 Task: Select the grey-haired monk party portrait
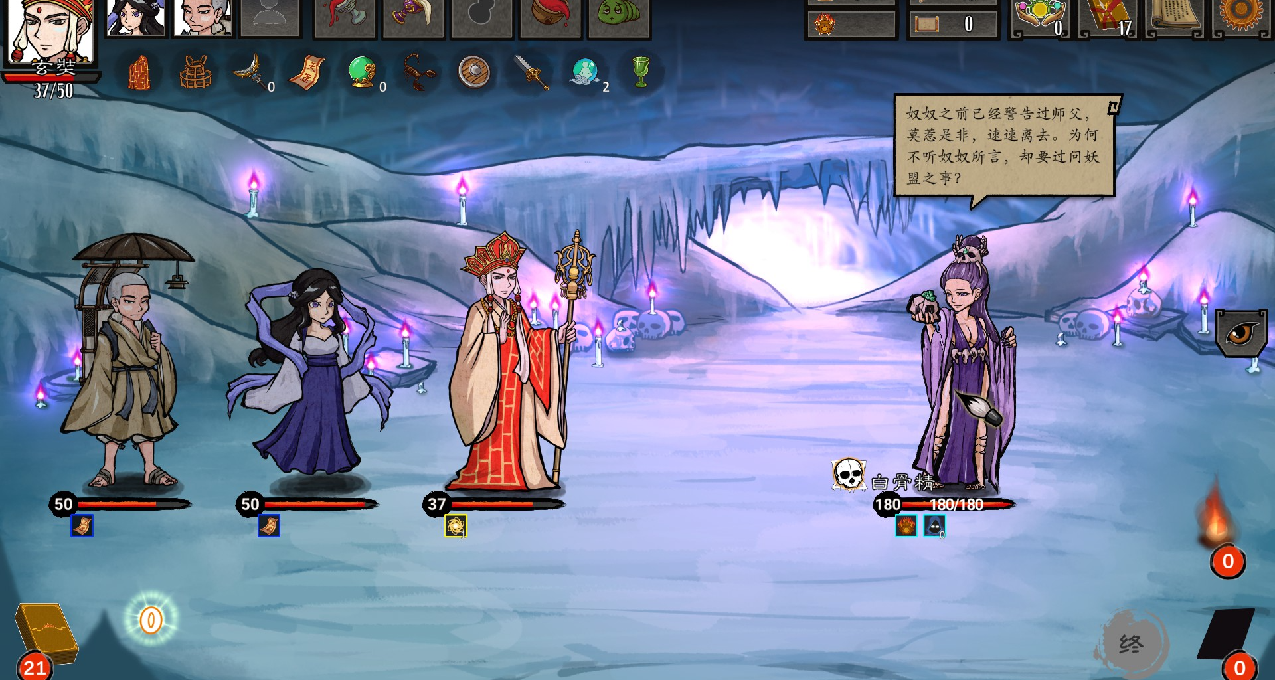[x=203, y=17]
